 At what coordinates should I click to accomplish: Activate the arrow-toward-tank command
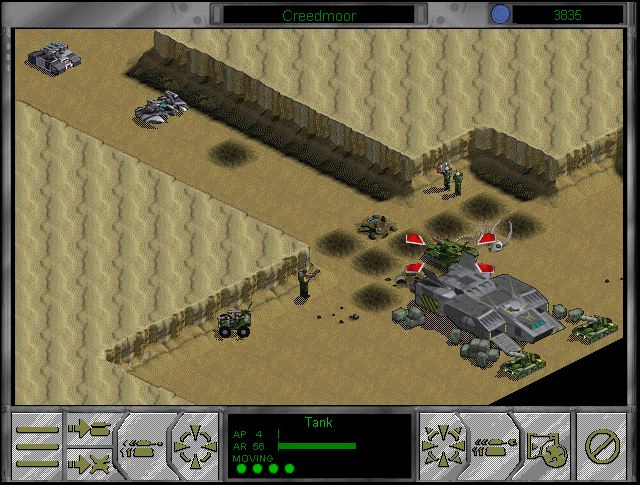pyautogui.click(x=92, y=428)
